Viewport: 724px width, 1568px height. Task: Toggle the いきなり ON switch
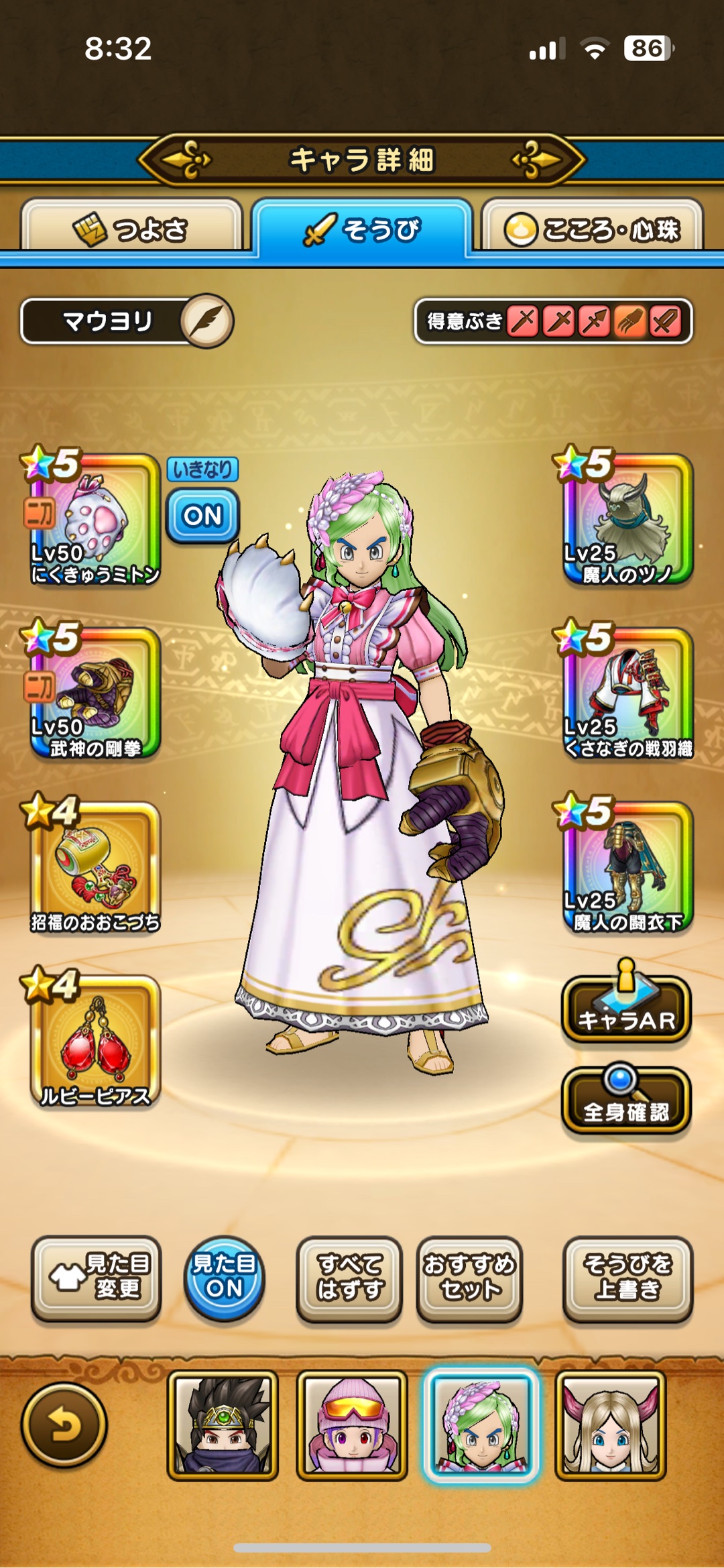pyautogui.click(x=202, y=515)
